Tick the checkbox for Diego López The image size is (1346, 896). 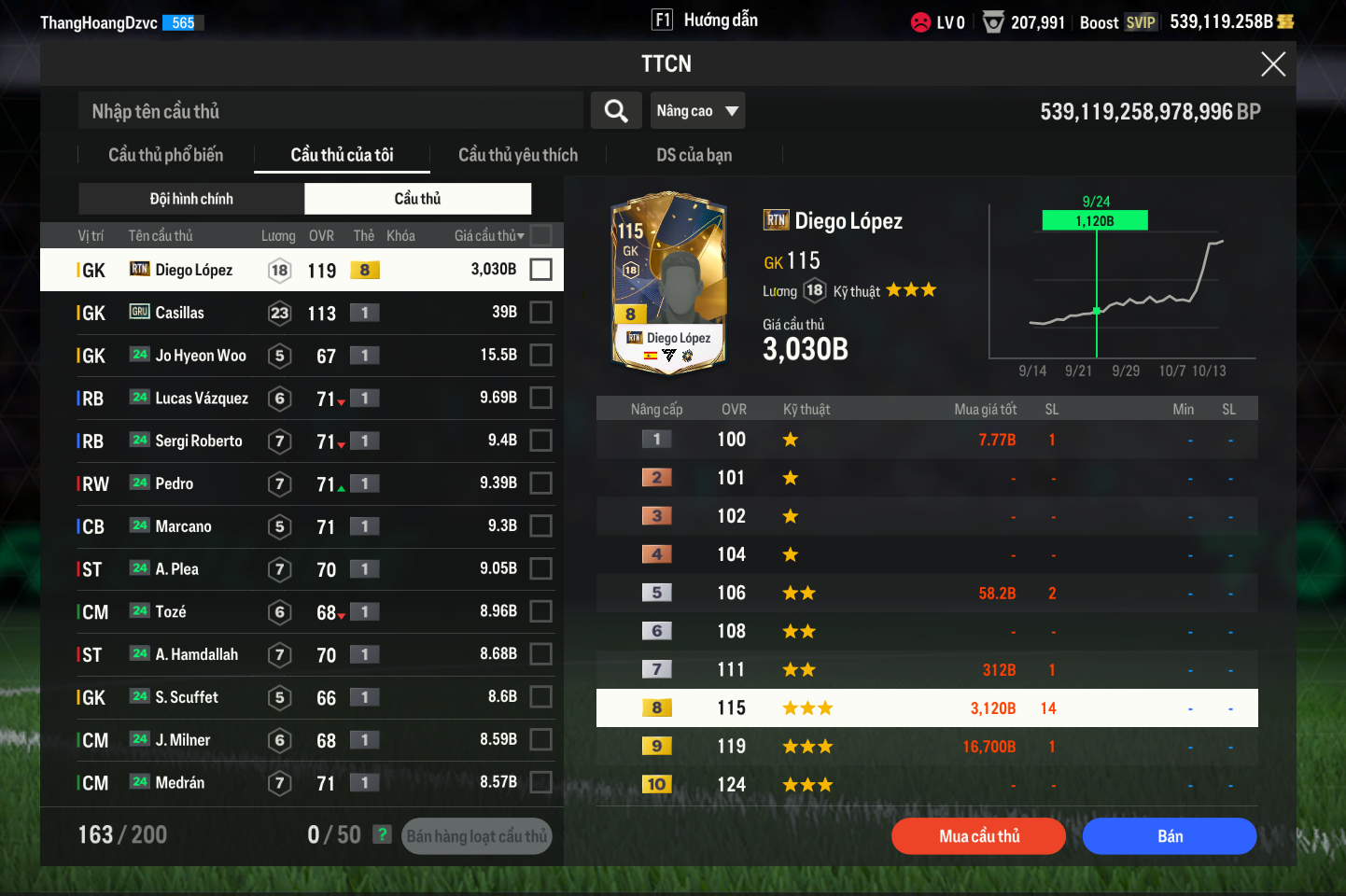(x=540, y=270)
